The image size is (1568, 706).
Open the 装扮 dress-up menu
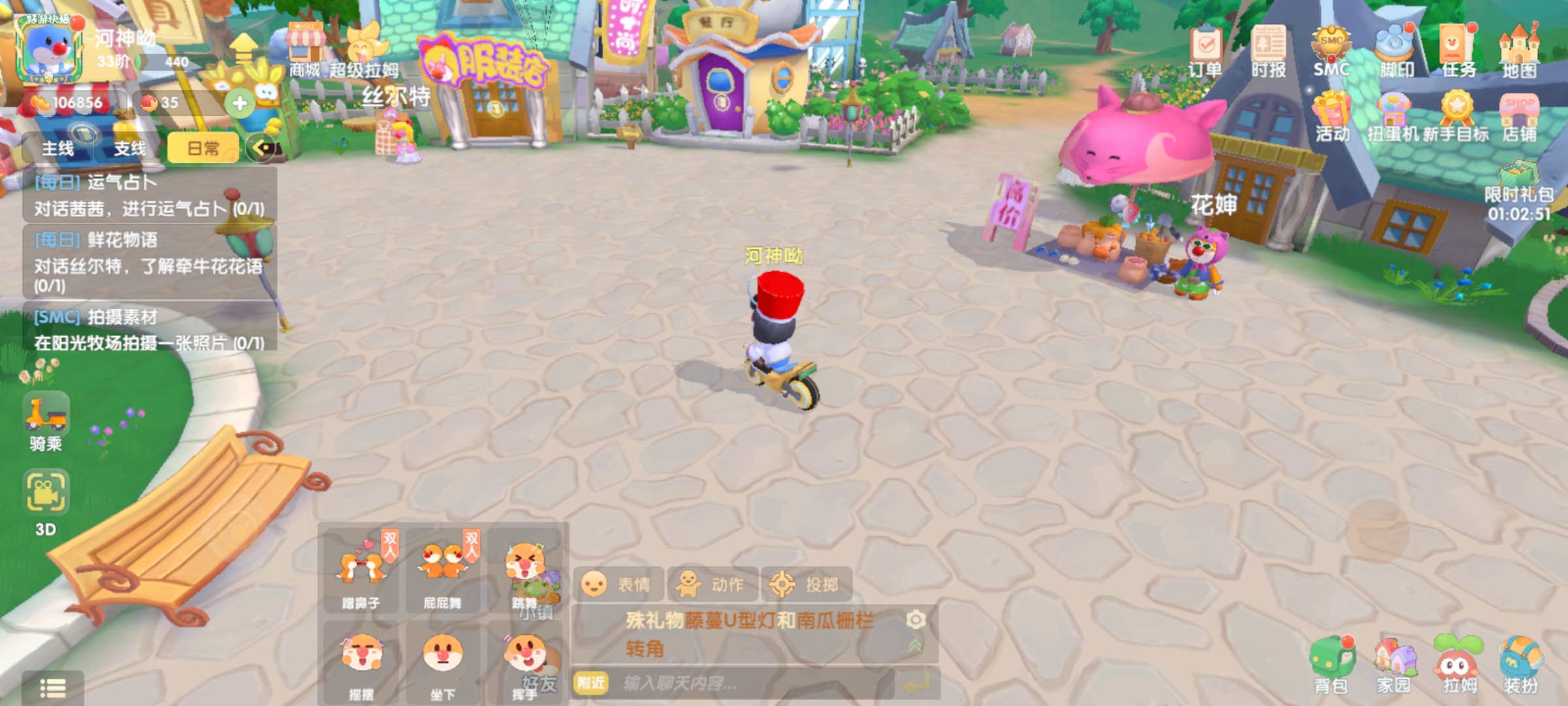click(x=1521, y=664)
